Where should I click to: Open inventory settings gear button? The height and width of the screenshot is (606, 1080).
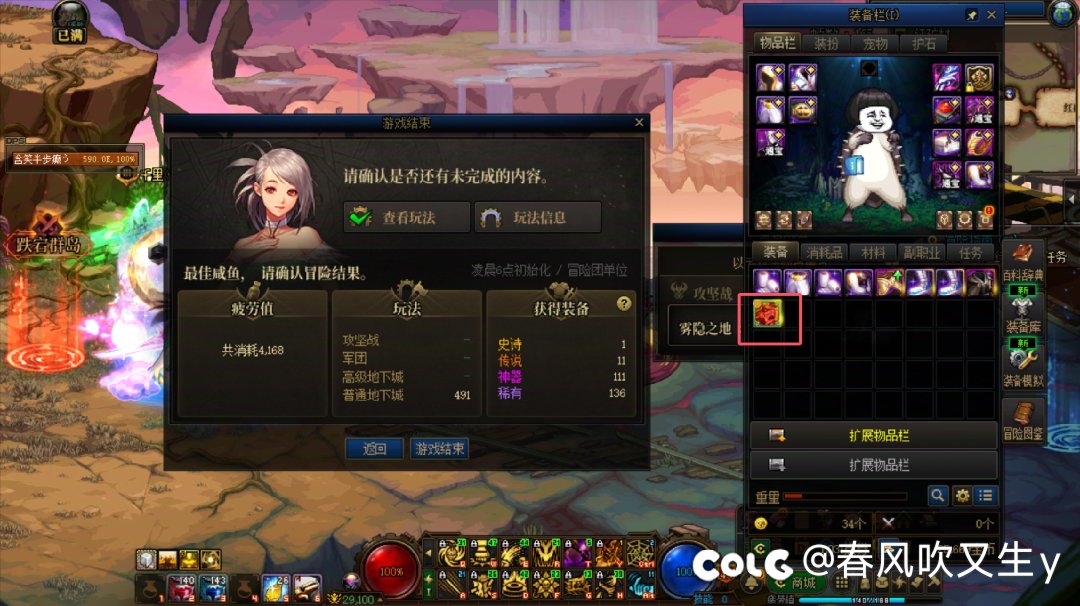tap(962, 495)
